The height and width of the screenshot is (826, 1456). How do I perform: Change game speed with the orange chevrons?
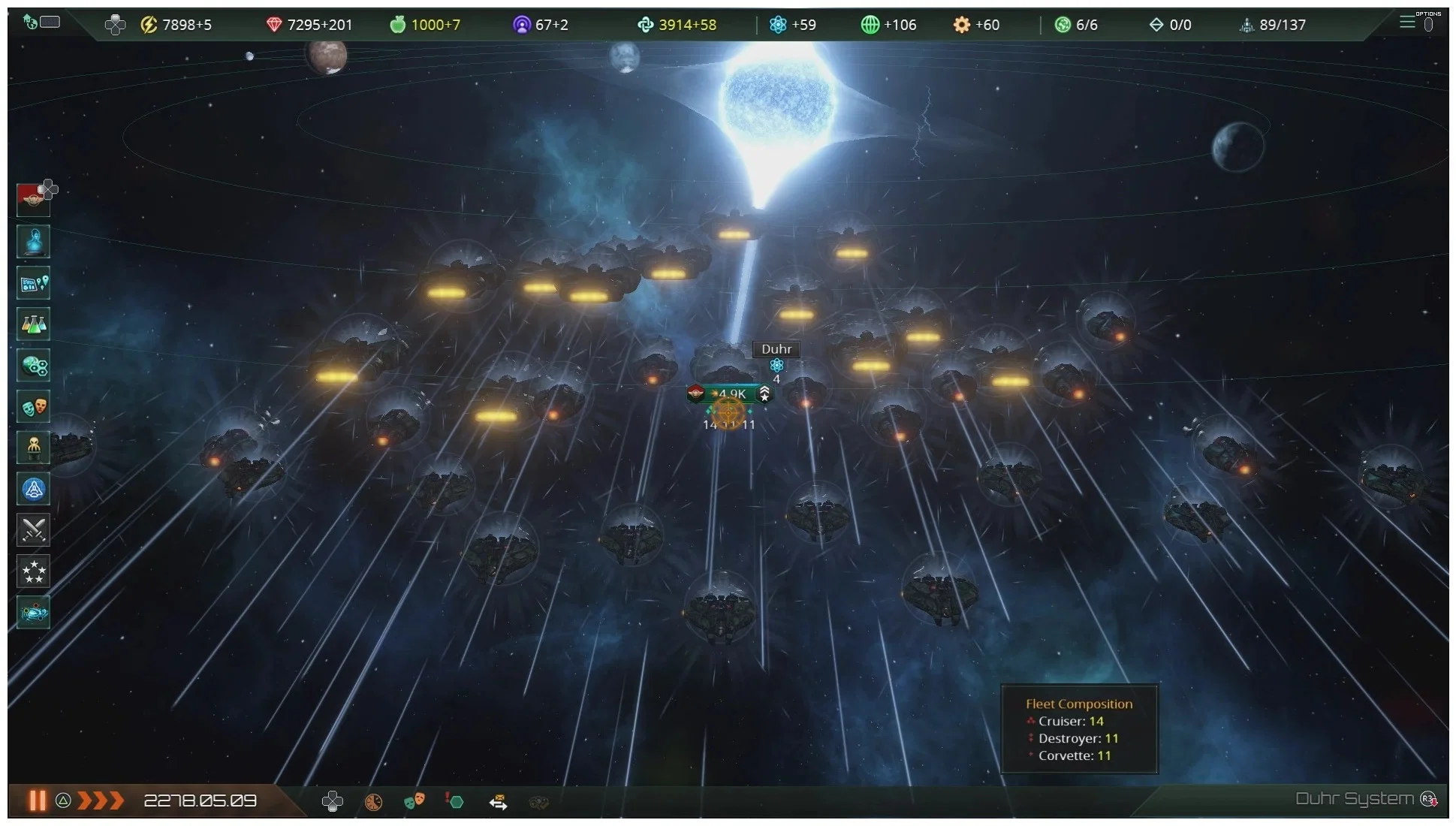point(100,800)
